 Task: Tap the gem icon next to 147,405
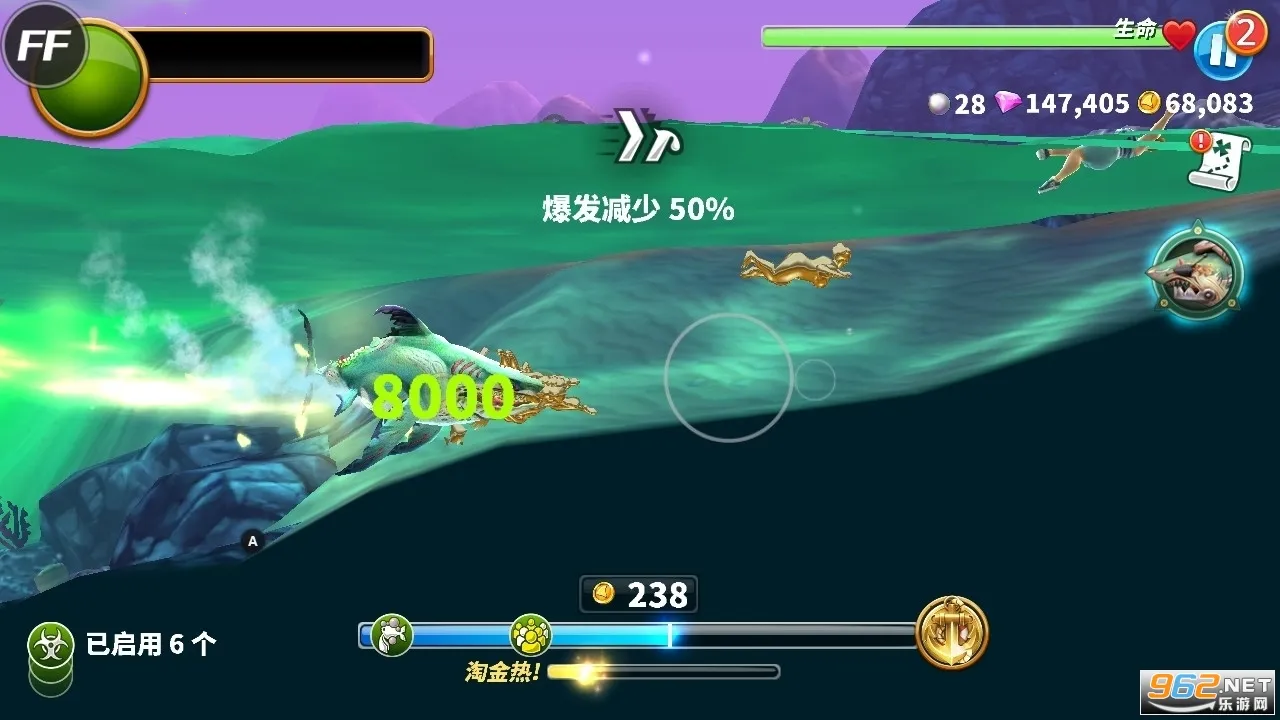1008,103
